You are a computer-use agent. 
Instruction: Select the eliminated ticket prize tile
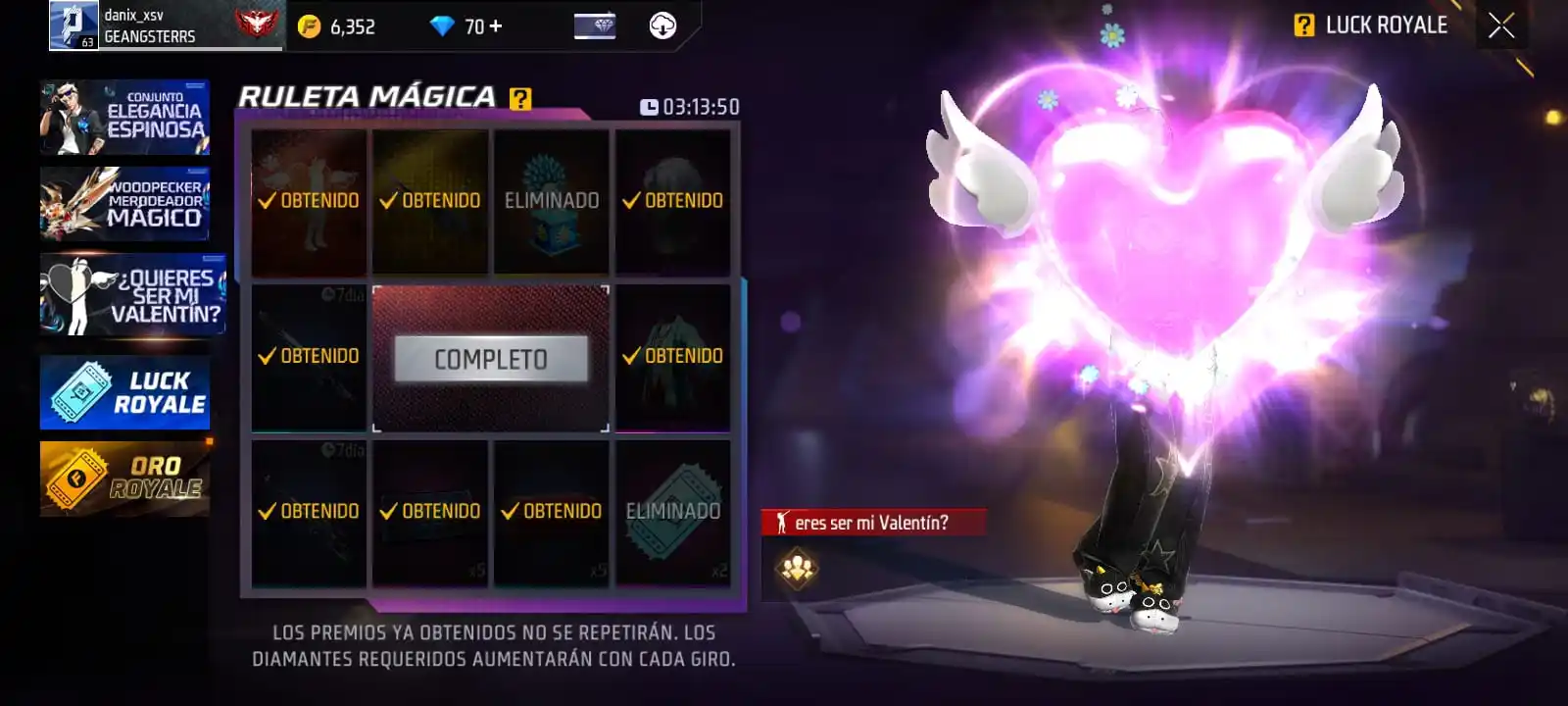(672, 512)
